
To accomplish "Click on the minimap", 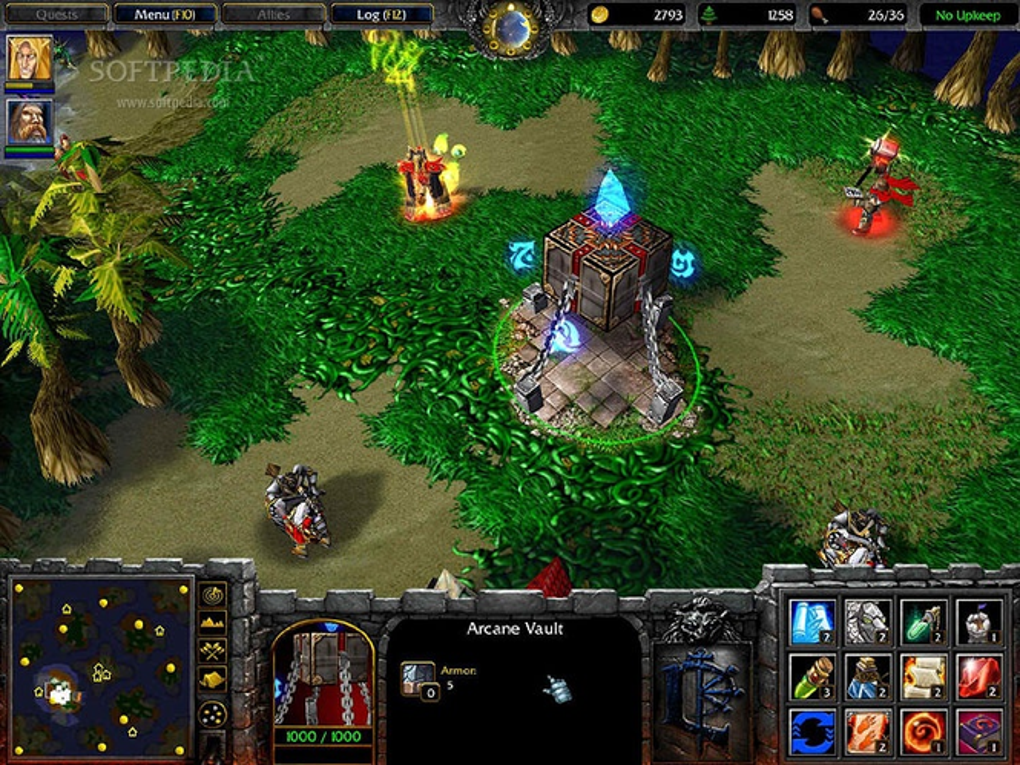I will 100,666.
